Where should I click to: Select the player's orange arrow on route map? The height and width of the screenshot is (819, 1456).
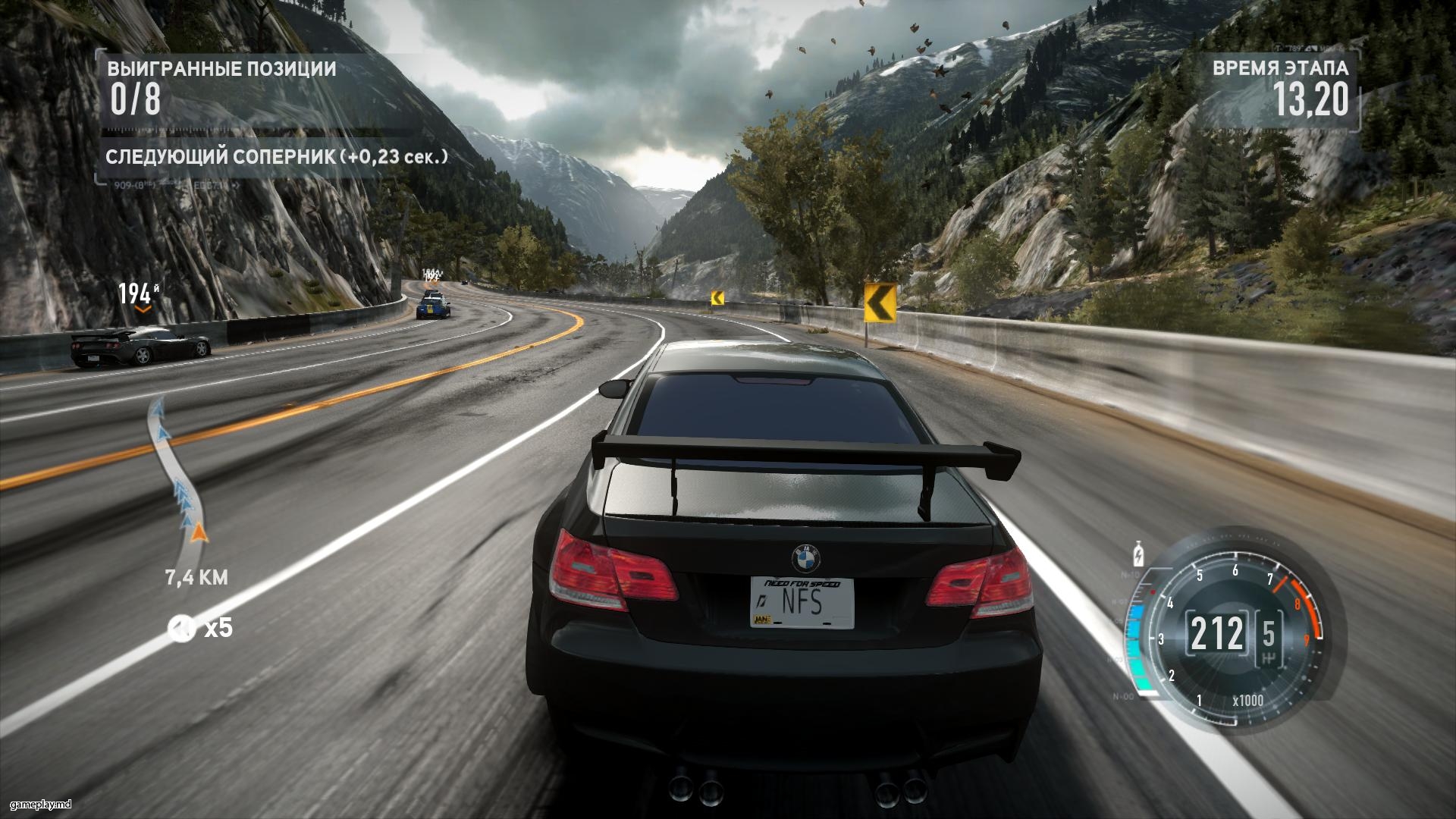(x=199, y=533)
